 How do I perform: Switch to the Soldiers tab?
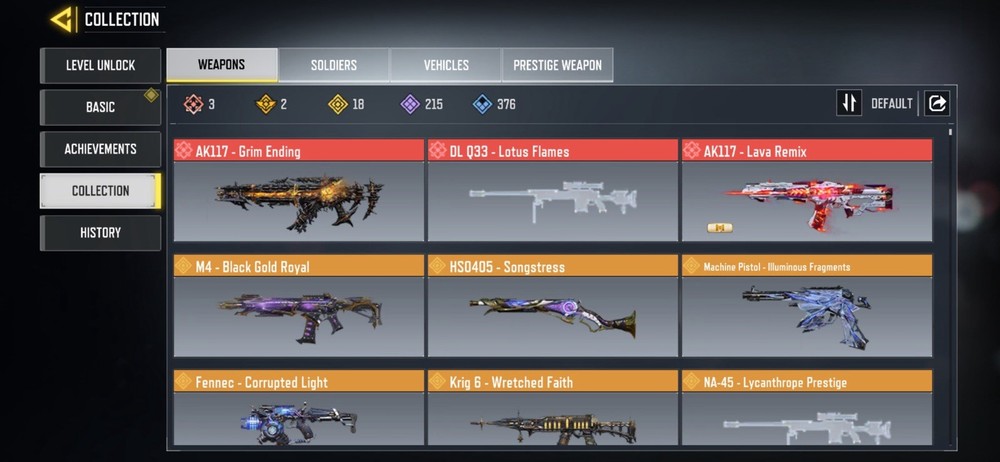point(334,65)
